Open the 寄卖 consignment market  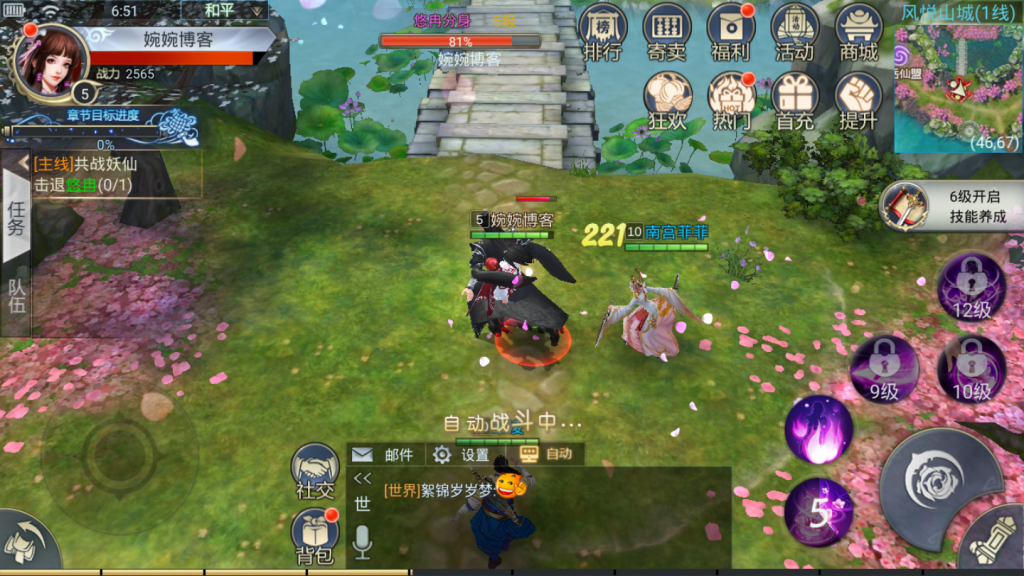pyautogui.click(x=667, y=32)
